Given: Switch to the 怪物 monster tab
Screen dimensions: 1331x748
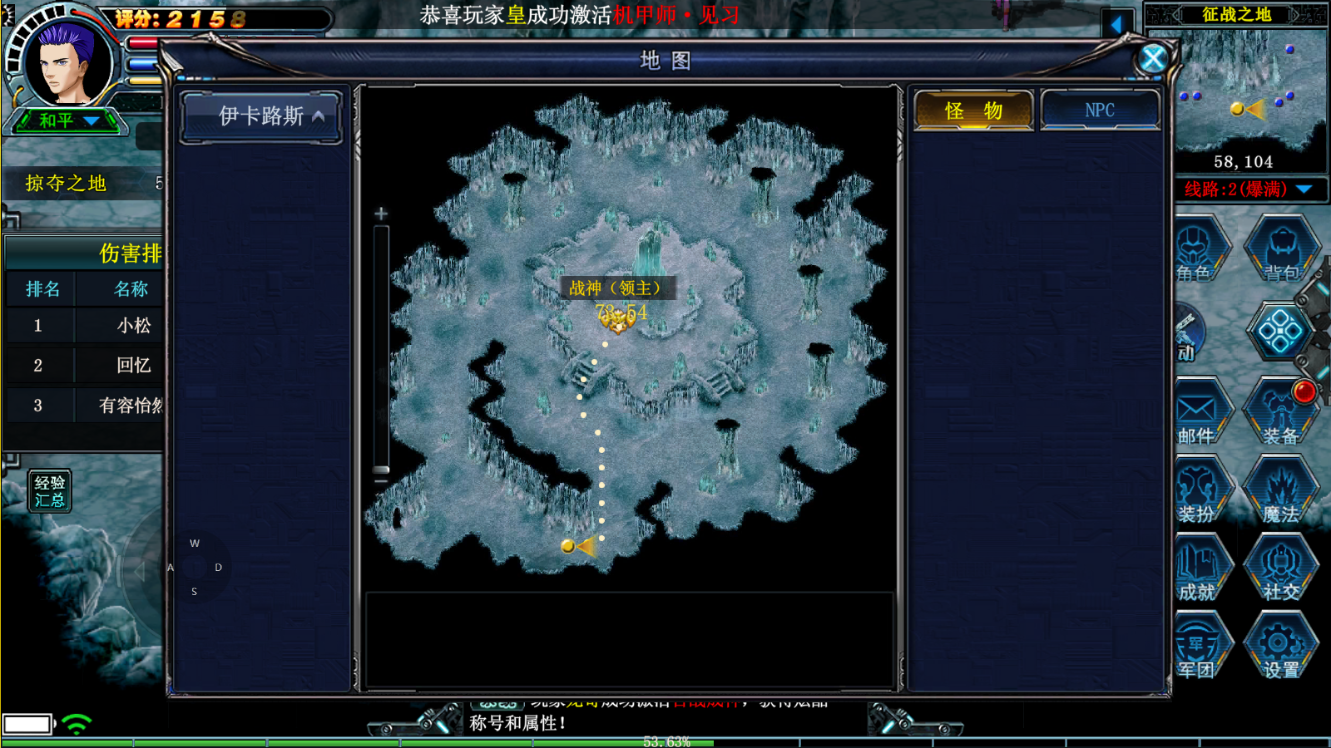Looking at the screenshot, I should (973, 110).
